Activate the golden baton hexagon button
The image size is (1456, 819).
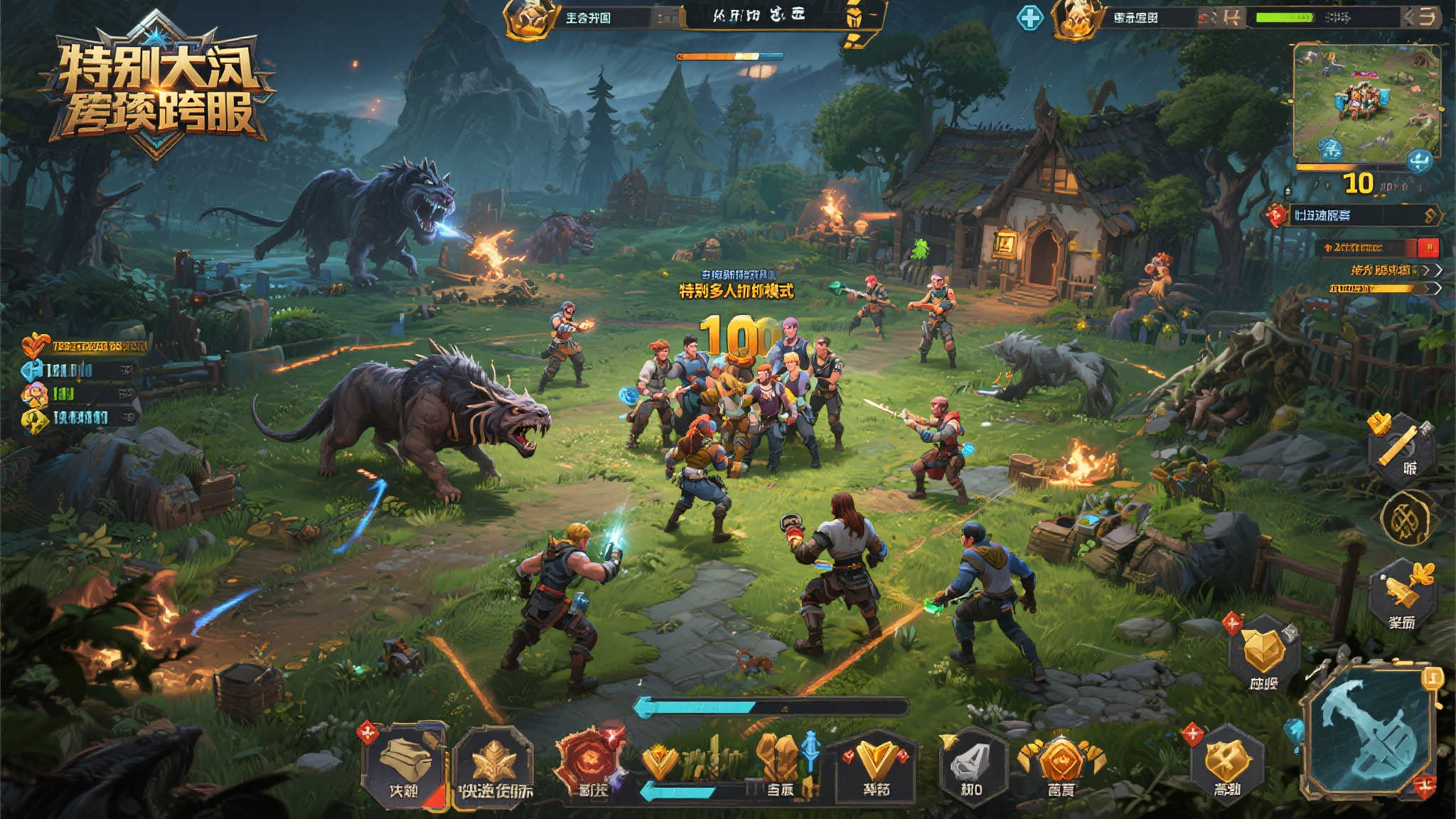coord(1401,448)
